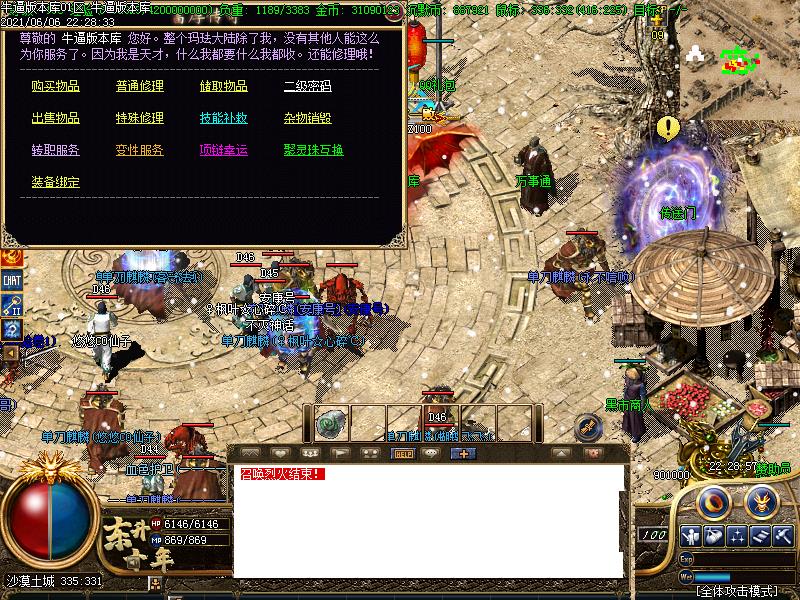Image resolution: width=800 pixels, height=600 pixels.
Task: Open the 转职服务 service
Action: 55,151
